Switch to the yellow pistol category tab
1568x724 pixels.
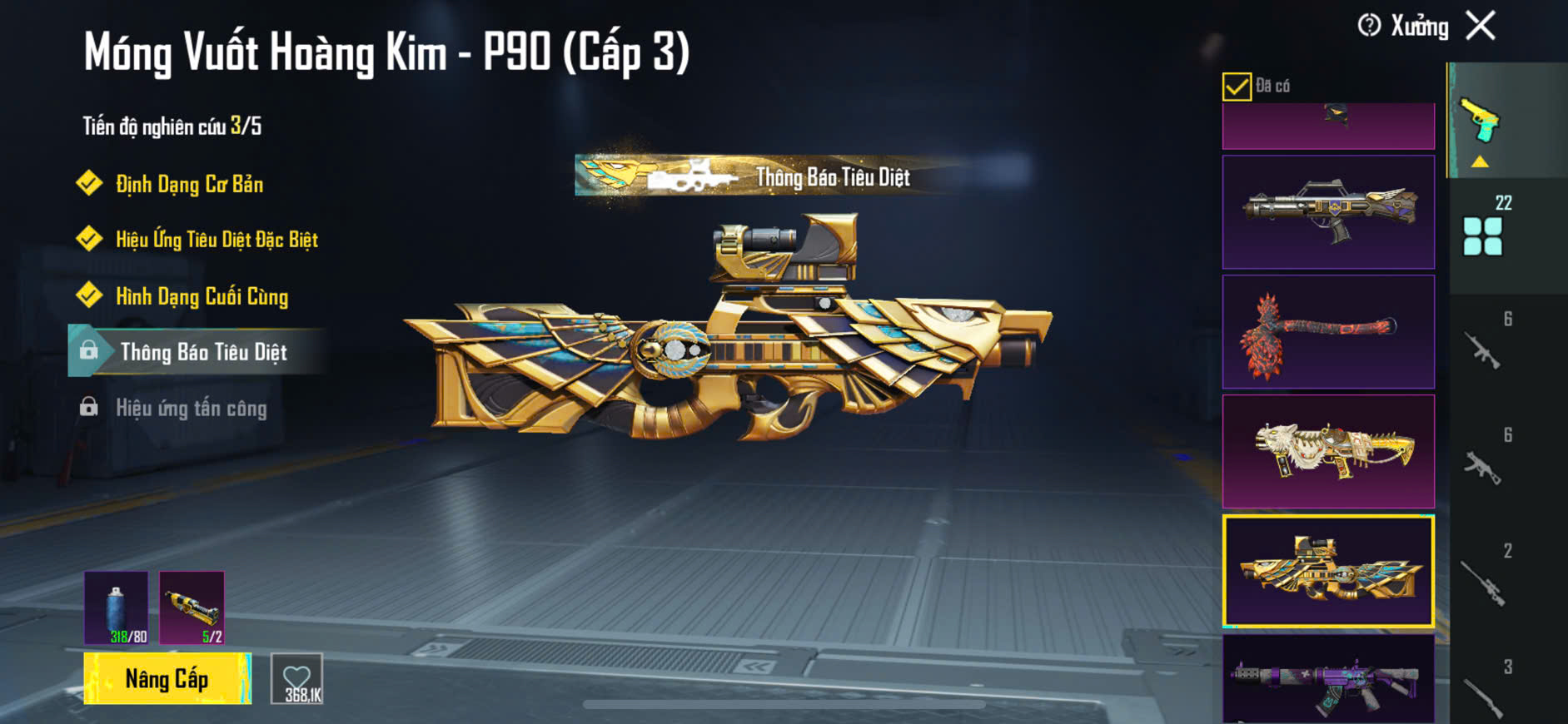pyautogui.click(x=1481, y=121)
